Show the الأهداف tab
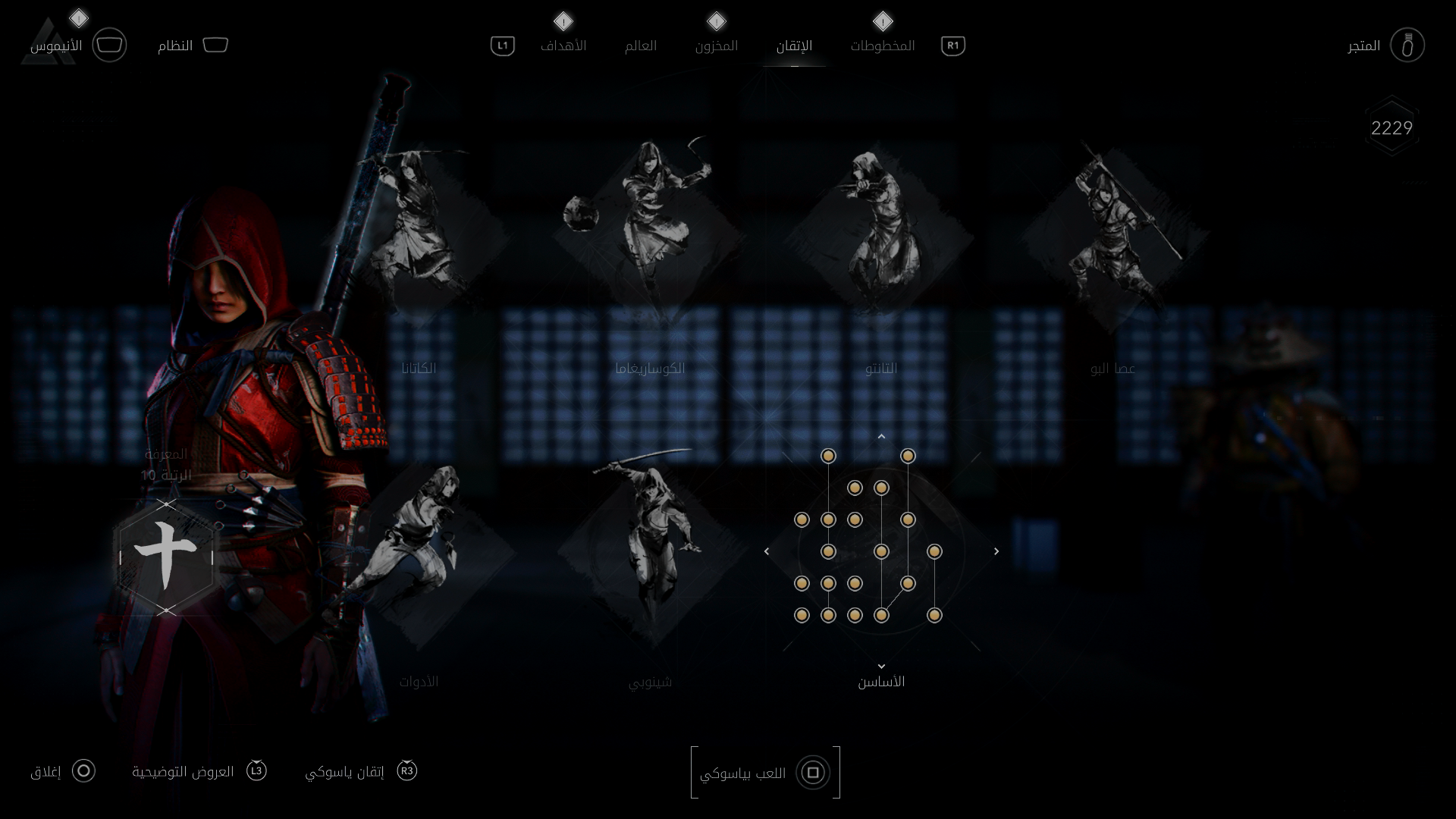This screenshot has height=819, width=1456. 563,46
